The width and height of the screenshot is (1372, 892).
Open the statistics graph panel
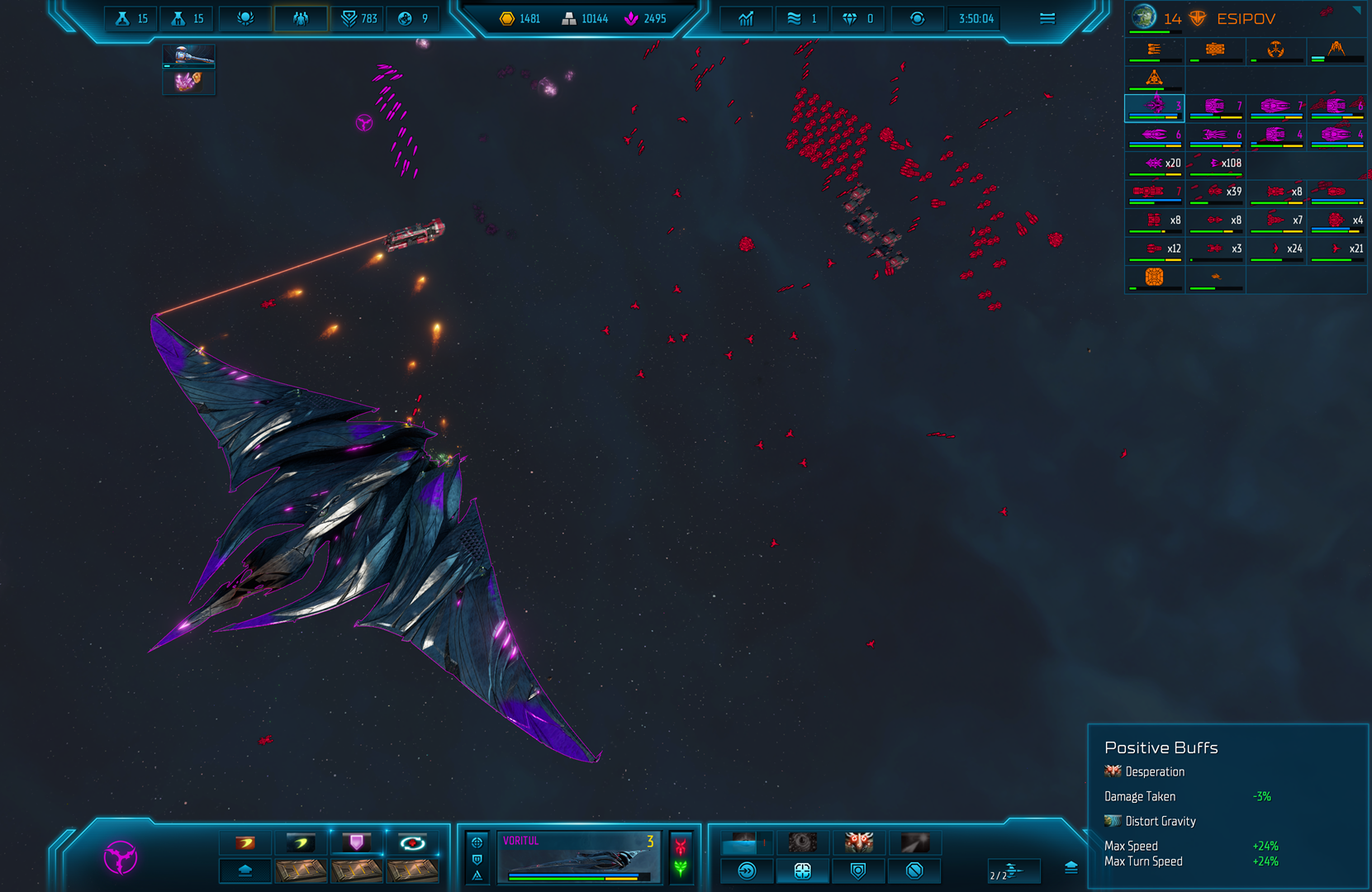click(746, 18)
